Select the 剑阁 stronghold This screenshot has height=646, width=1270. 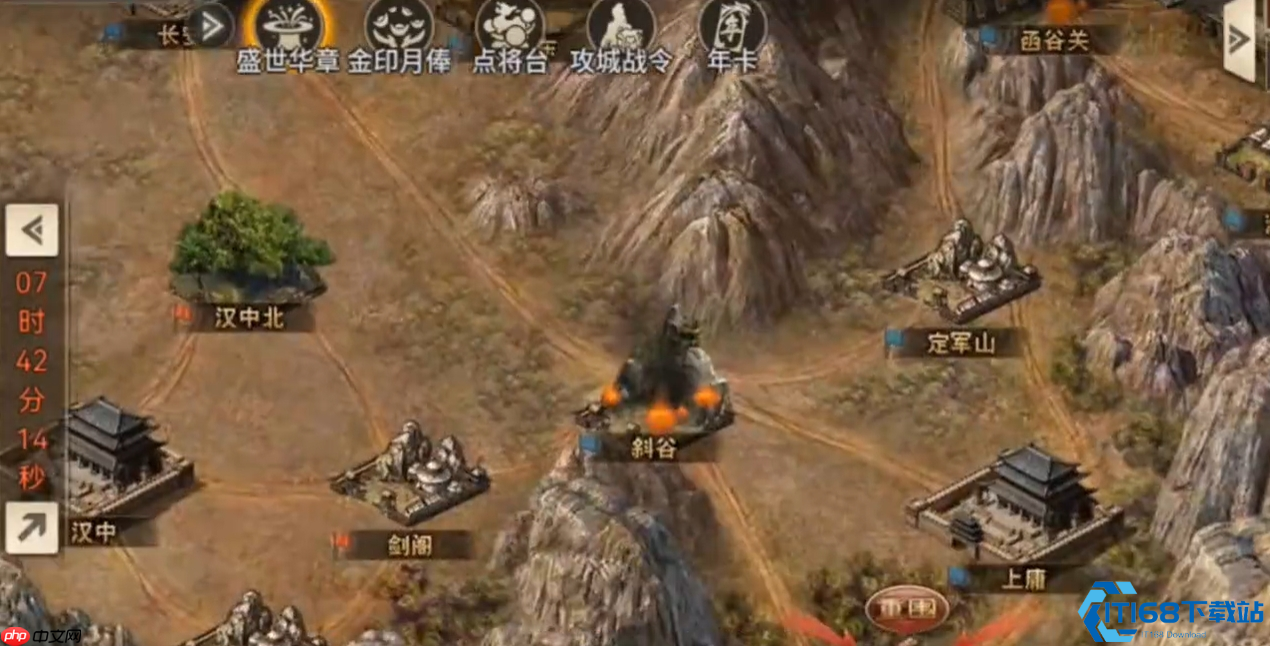[411, 474]
